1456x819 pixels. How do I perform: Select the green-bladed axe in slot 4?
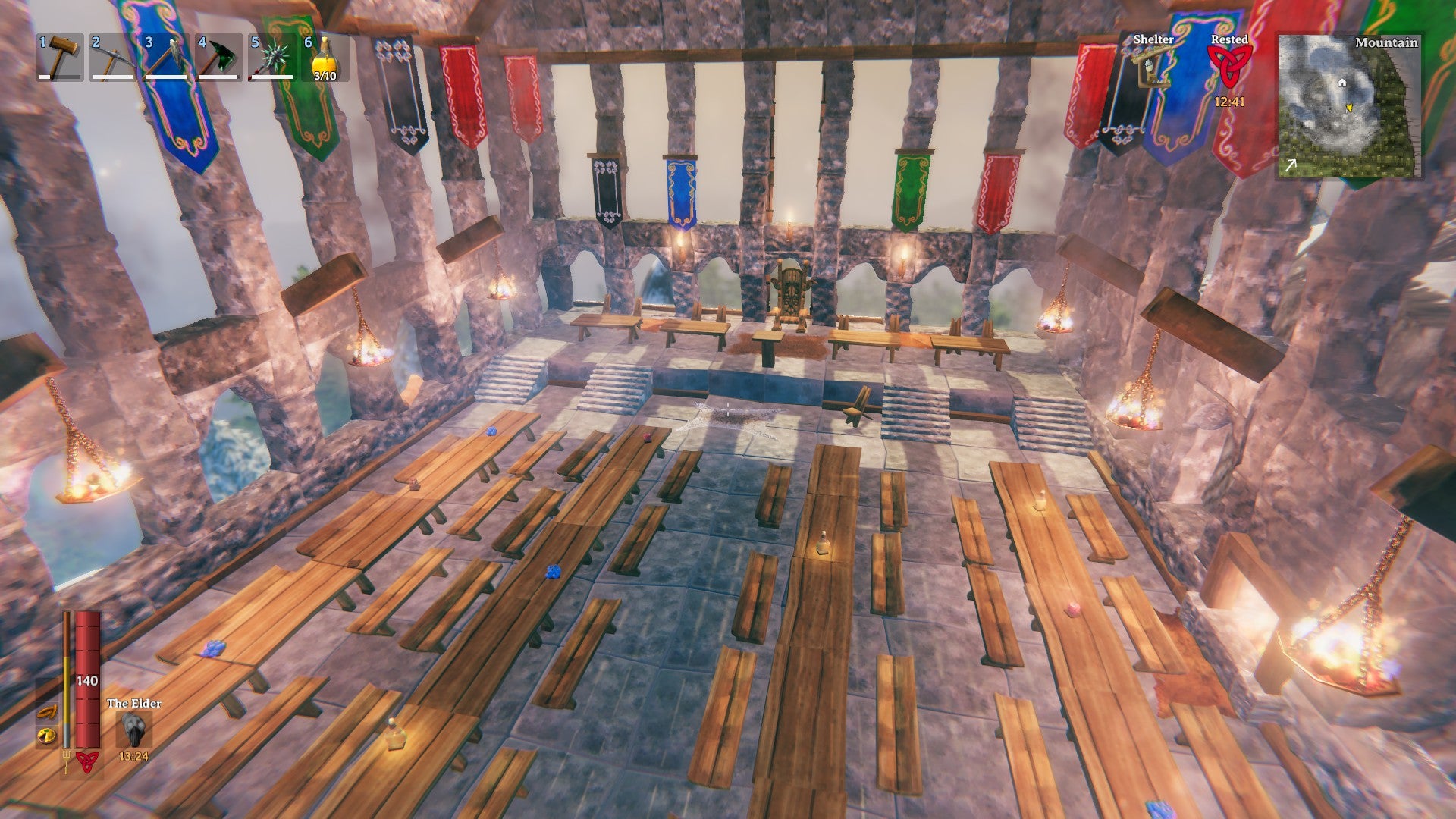tap(220, 57)
